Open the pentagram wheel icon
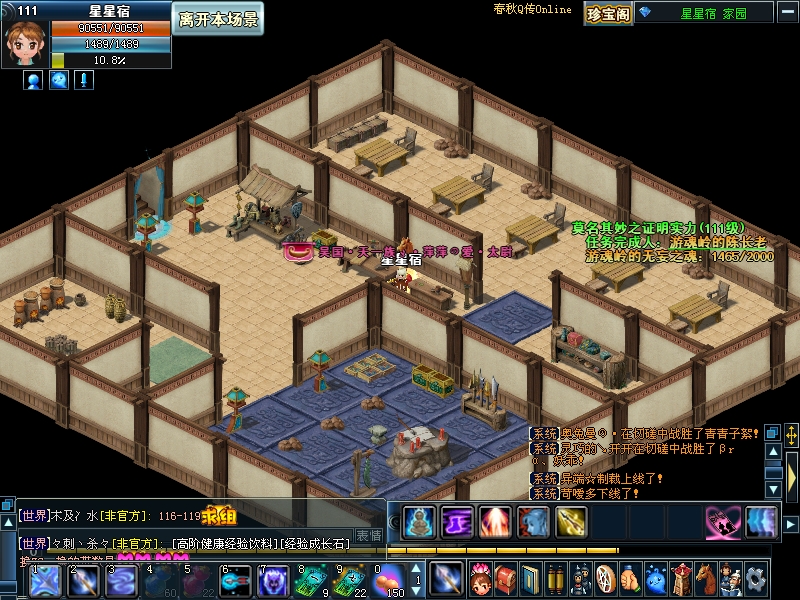The height and width of the screenshot is (600, 800). point(606,579)
